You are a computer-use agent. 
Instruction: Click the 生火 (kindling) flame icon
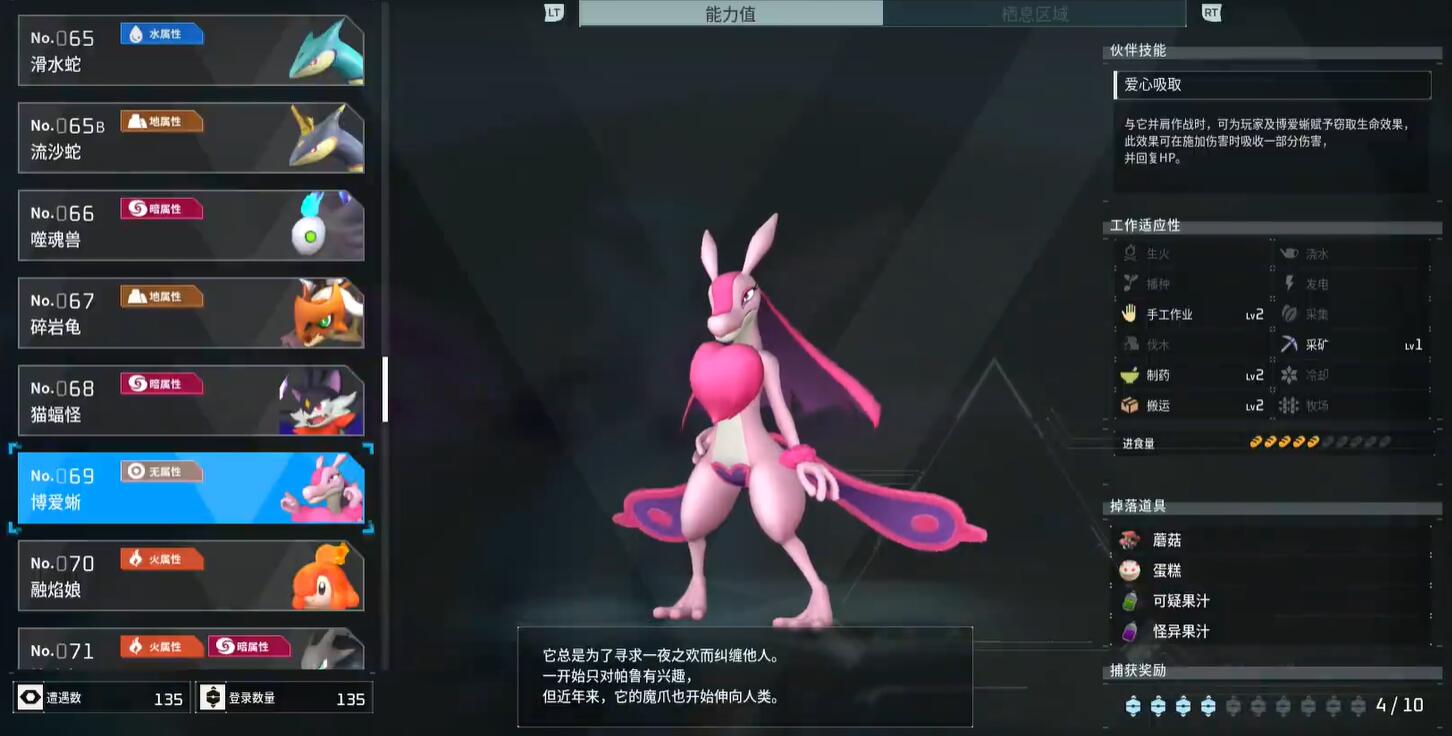[1131, 252]
